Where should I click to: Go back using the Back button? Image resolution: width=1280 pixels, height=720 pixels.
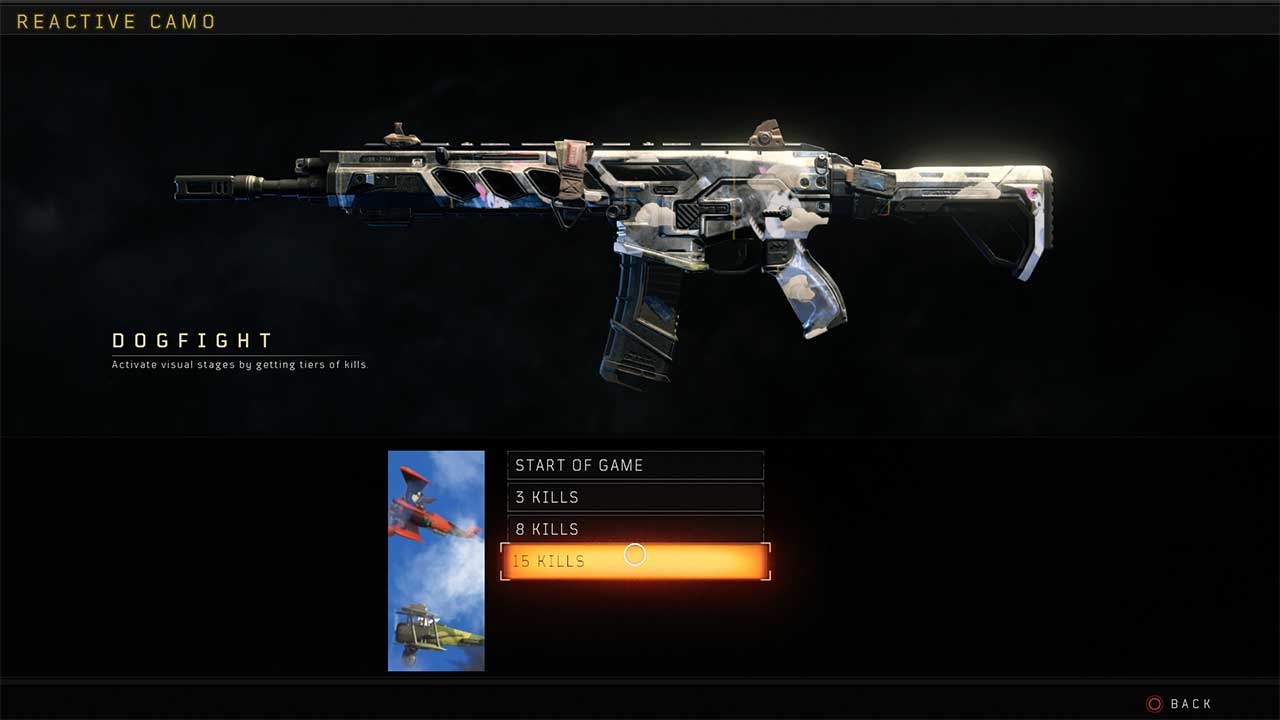pos(1180,704)
